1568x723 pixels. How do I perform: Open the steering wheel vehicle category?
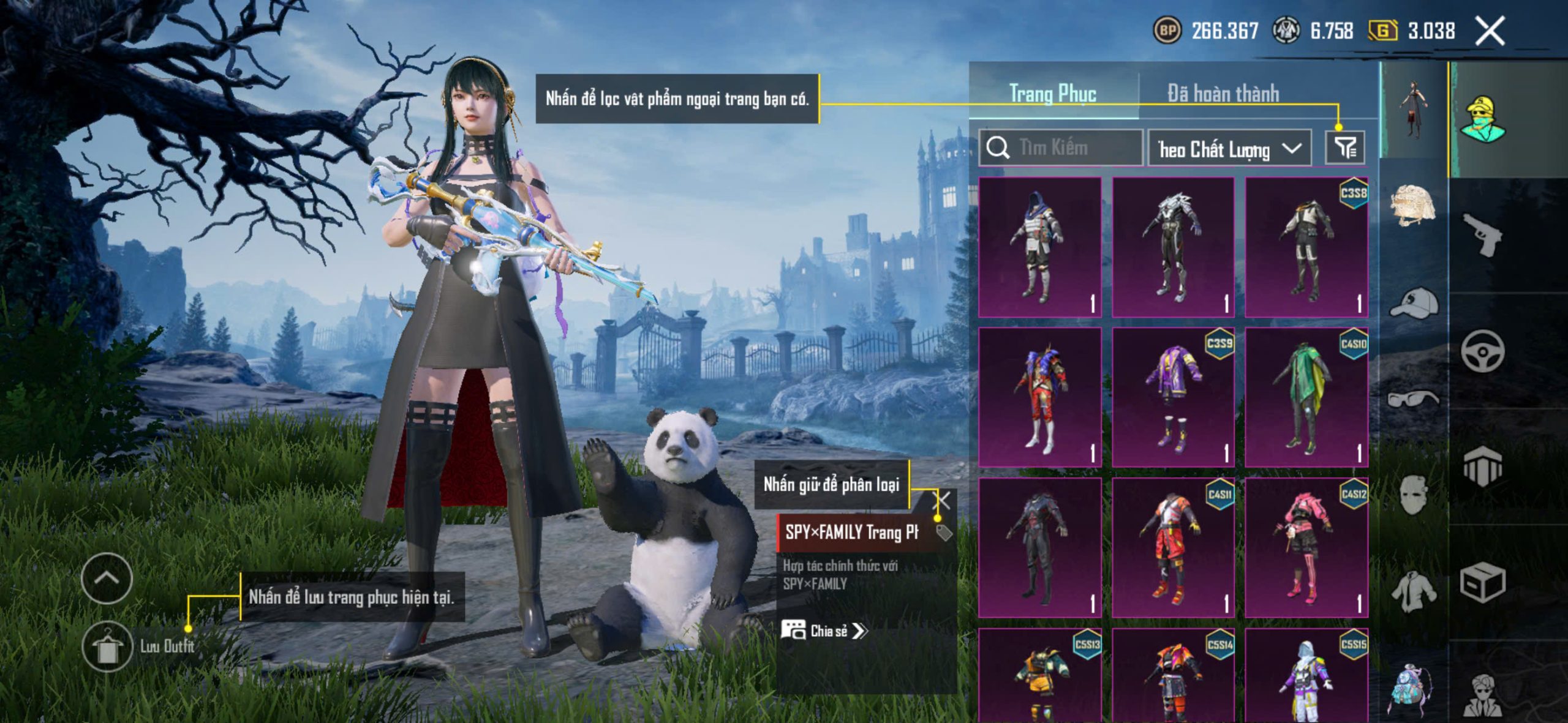1482,351
